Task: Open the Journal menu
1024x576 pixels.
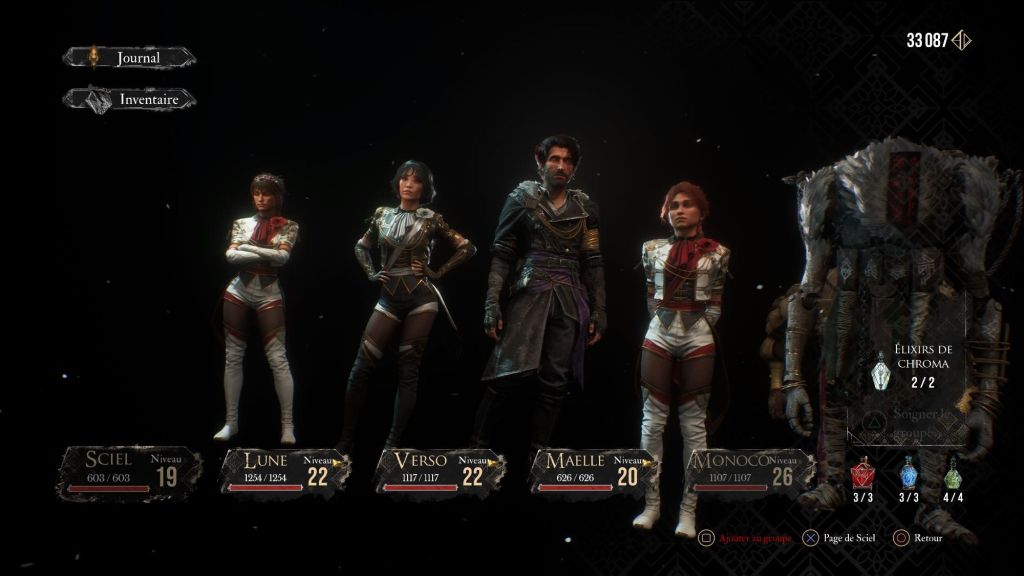Action: pyautogui.click(x=130, y=58)
